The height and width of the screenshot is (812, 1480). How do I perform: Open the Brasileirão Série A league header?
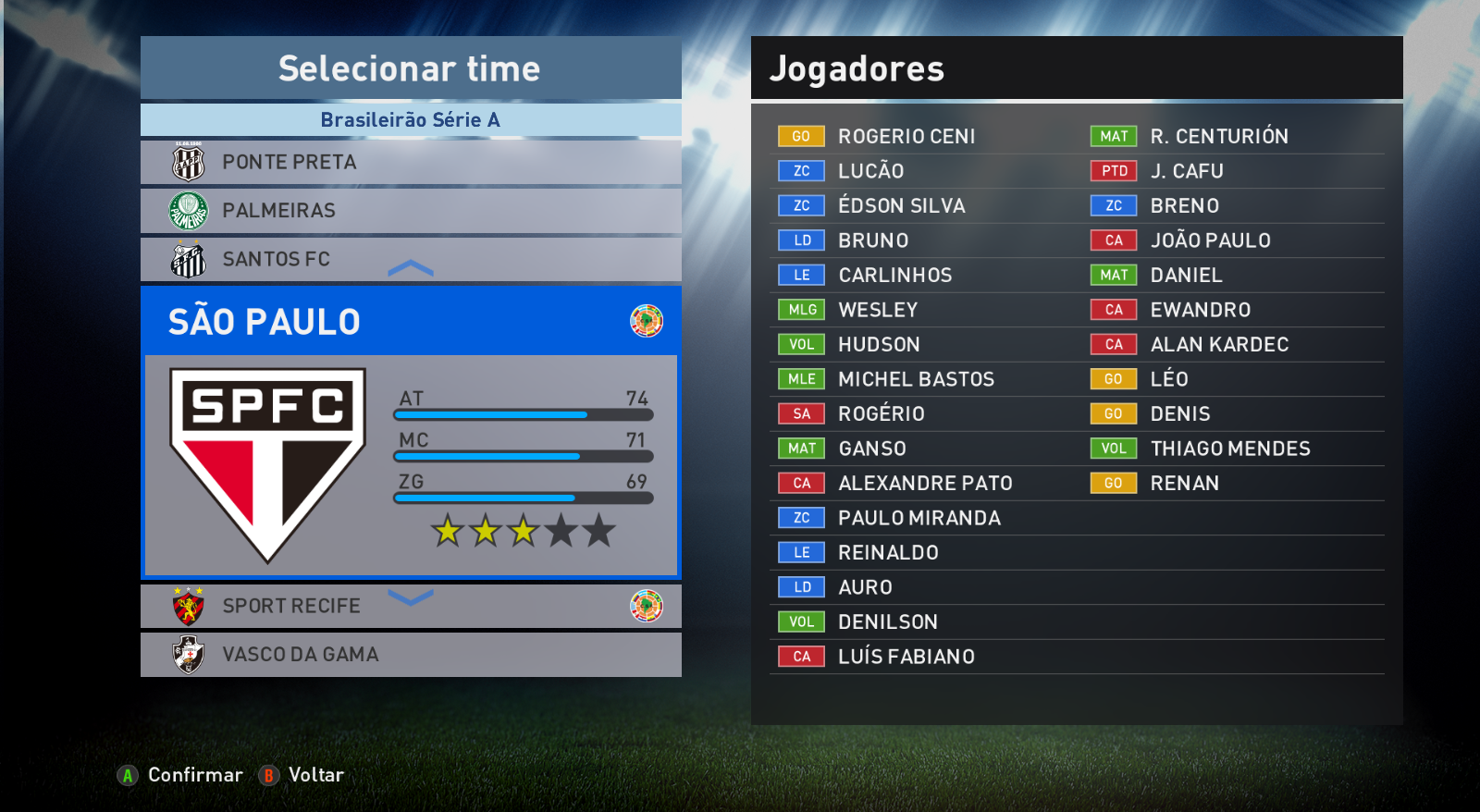(410, 120)
